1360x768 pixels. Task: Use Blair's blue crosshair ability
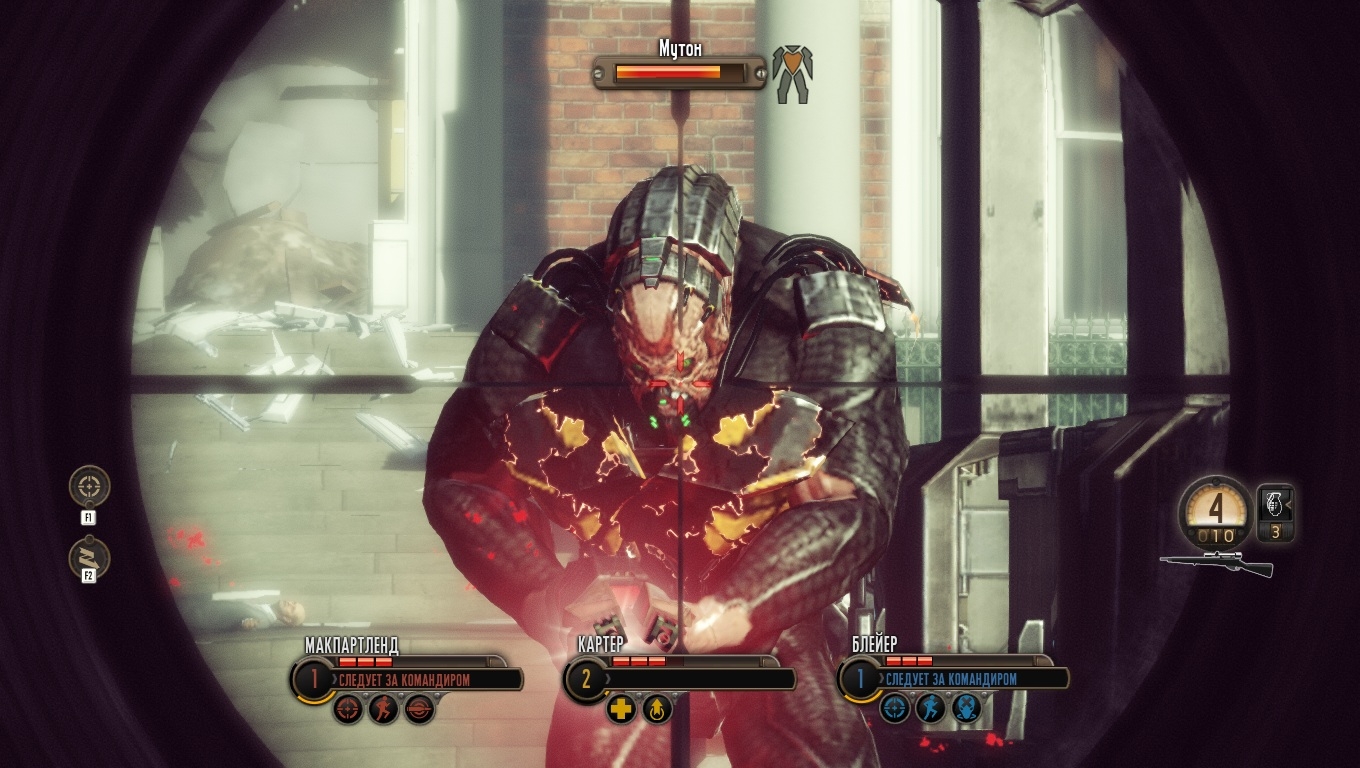pos(895,709)
